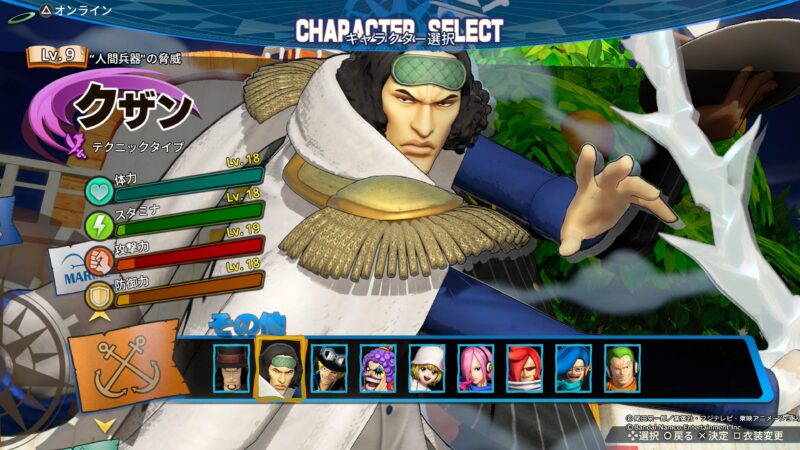Select the green-haired Yonji portrait

(x=622, y=367)
